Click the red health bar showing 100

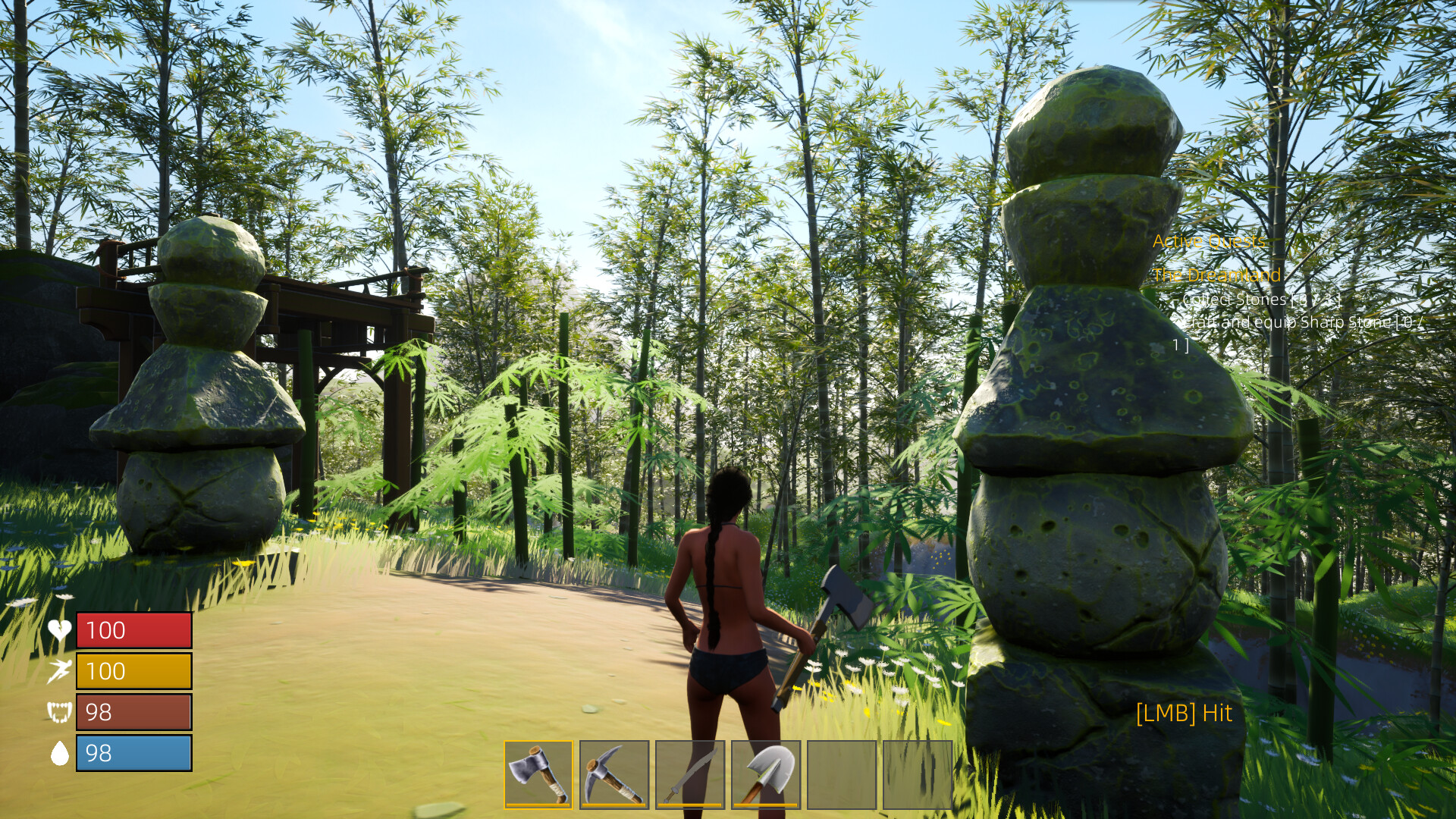coord(133,629)
